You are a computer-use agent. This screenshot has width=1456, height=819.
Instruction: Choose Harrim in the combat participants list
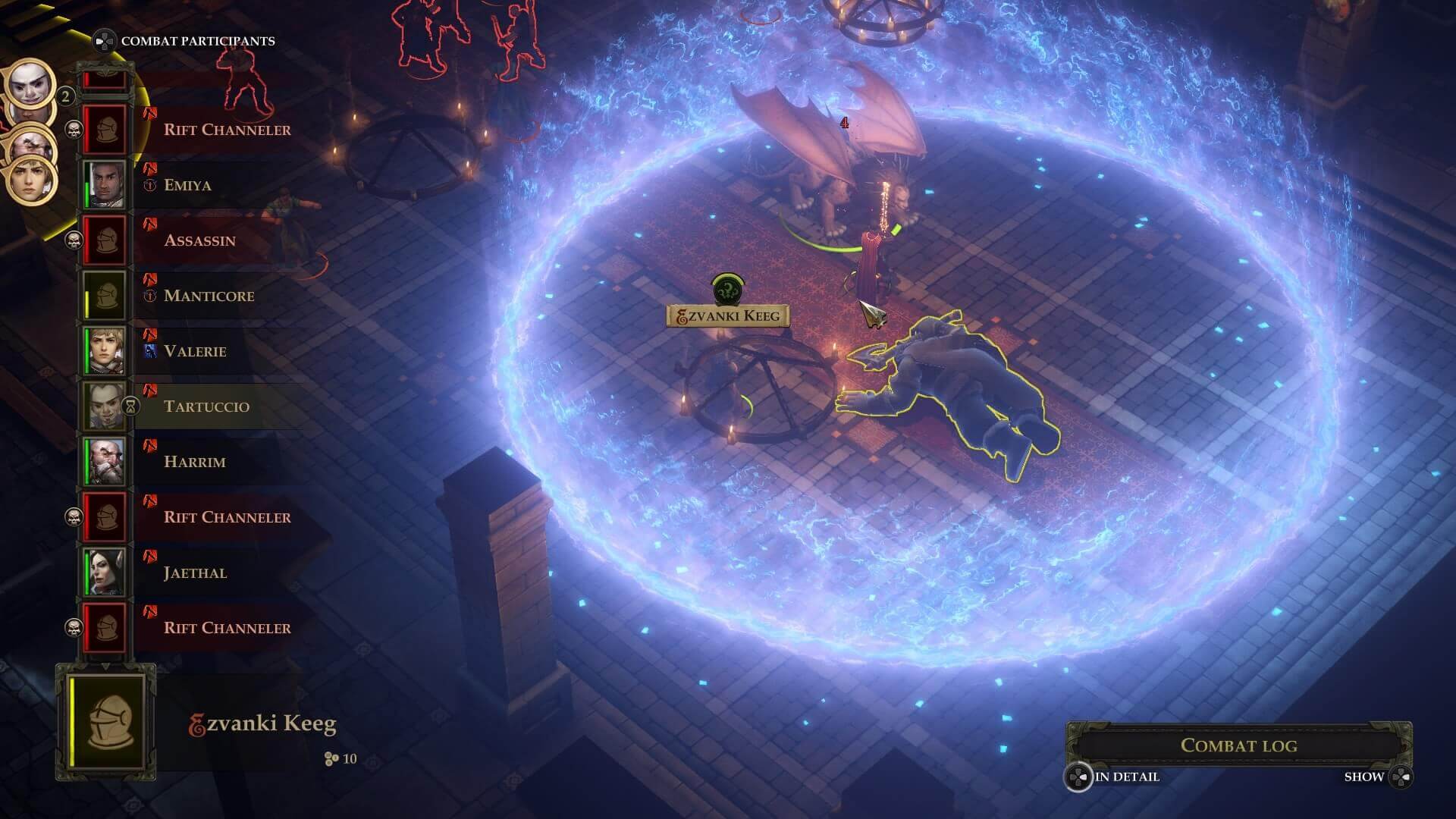point(194,462)
